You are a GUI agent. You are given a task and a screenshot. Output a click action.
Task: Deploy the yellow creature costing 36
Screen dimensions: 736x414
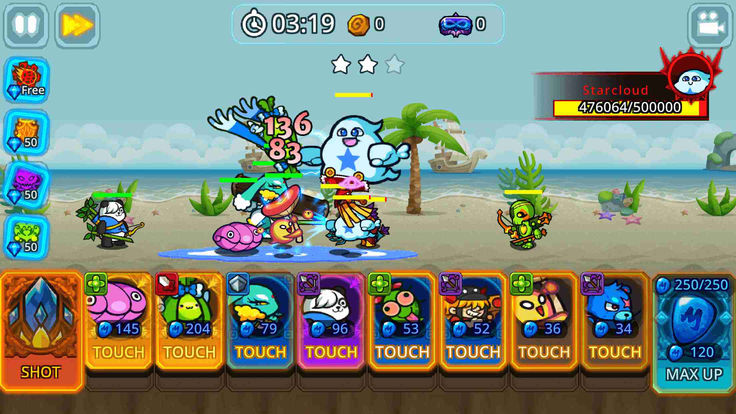click(544, 320)
